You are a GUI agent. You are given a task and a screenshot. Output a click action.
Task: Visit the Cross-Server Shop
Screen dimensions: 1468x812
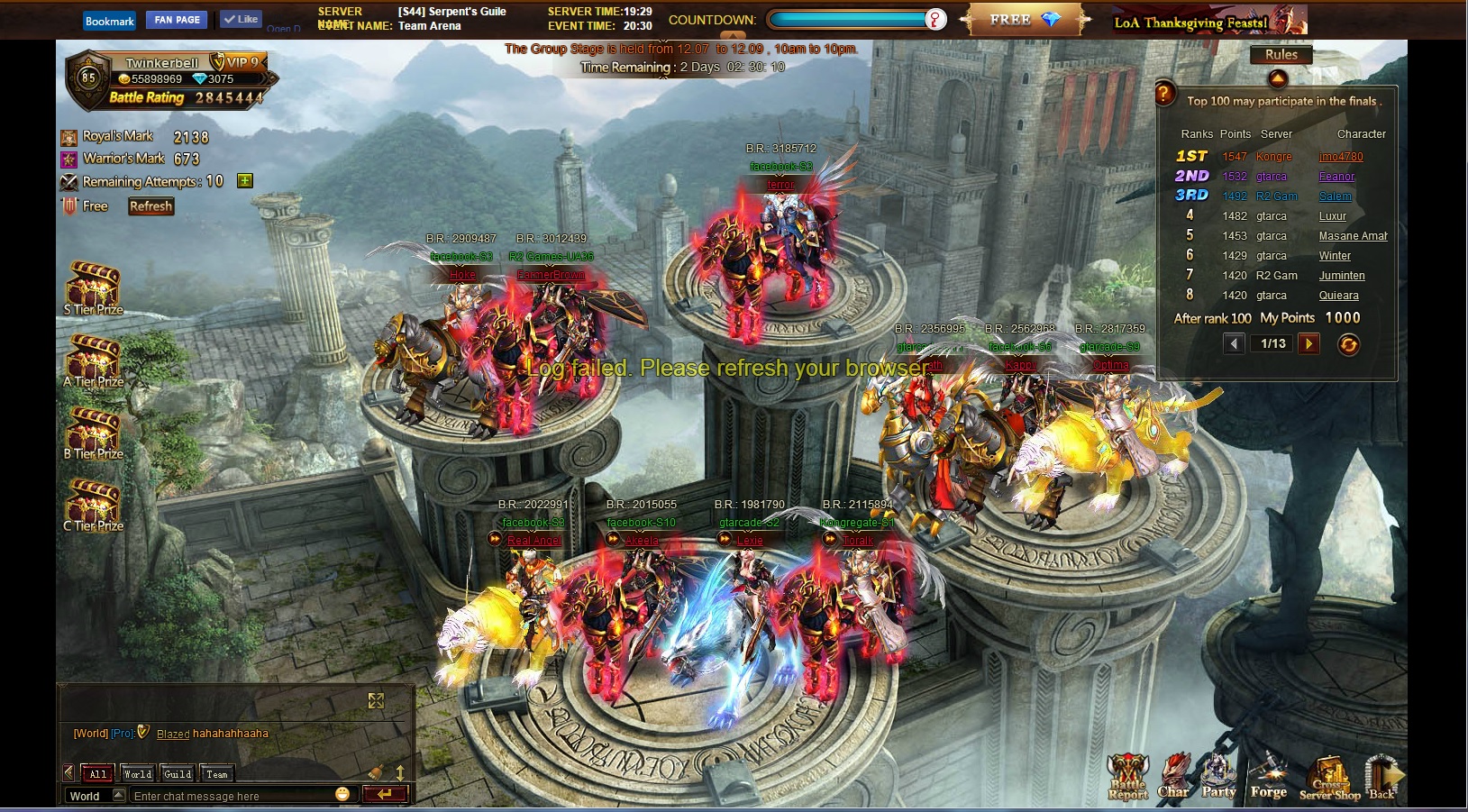(x=1329, y=779)
